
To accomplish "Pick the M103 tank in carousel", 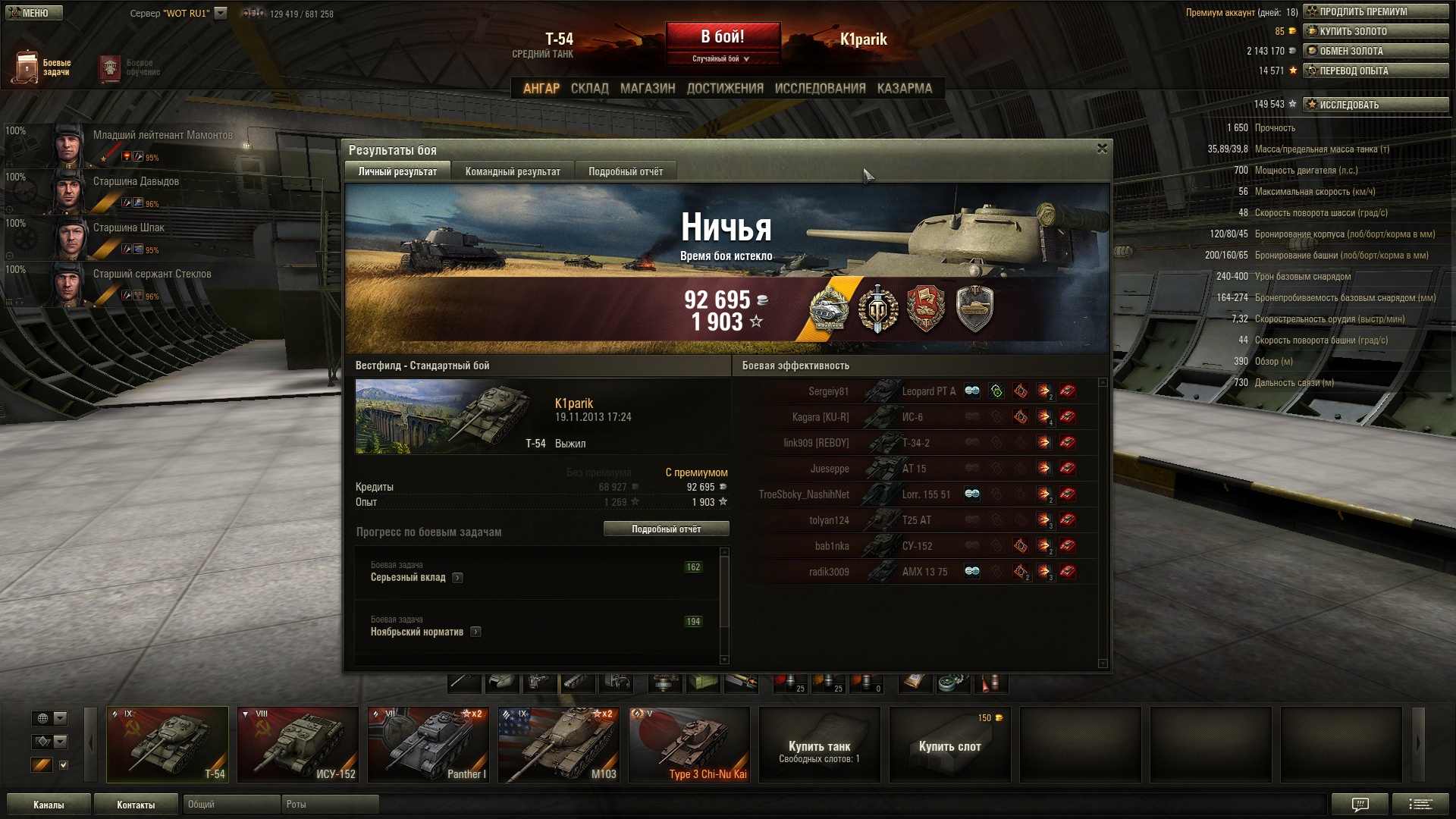I will pyautogui.click(x=558, y=744).
